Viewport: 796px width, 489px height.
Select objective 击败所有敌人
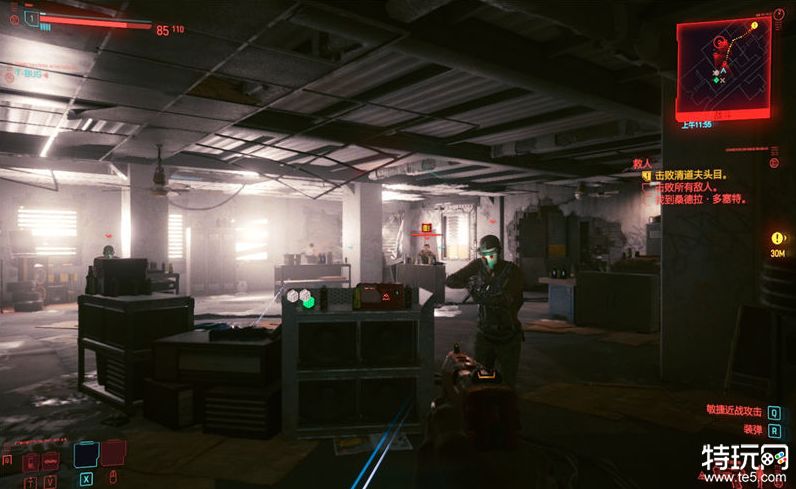(689, 187)
